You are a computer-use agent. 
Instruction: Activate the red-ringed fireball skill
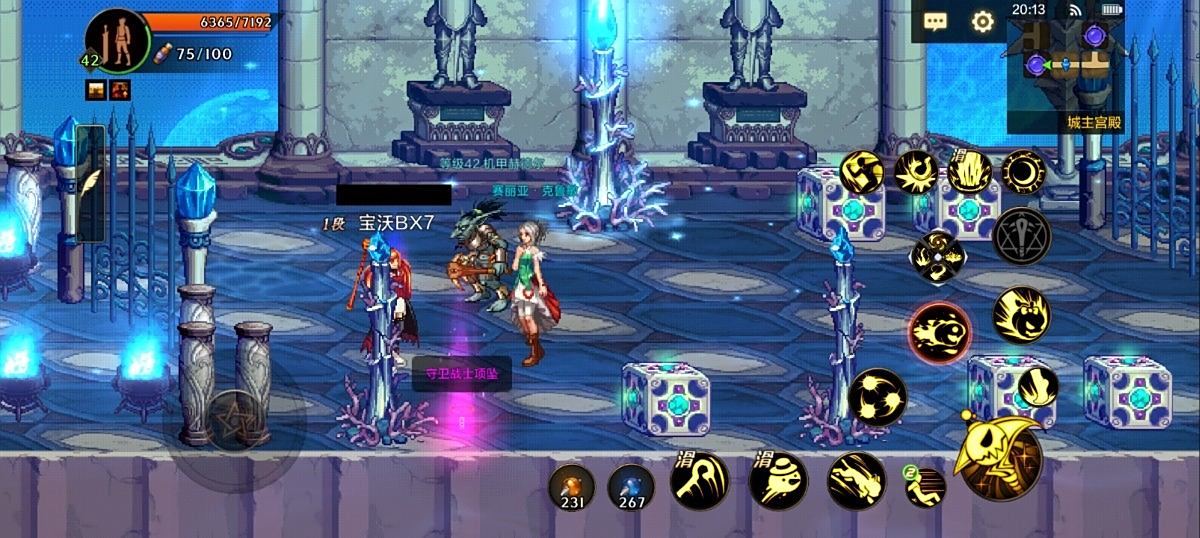pyautogui.click(x=940, y=332)
